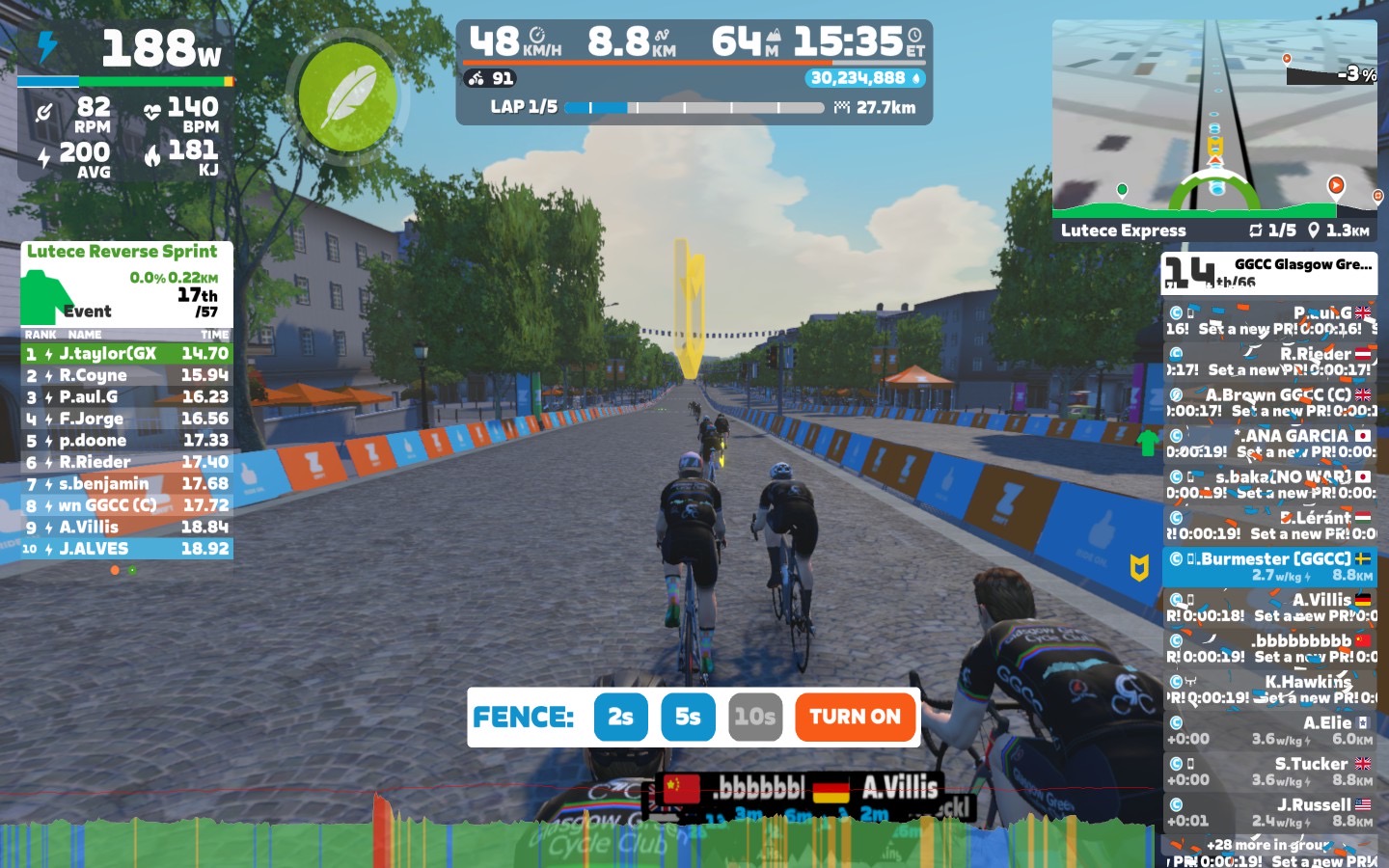The width and height of the screenshot is (1389, 868).
Task: Select R.Coyne in the sprint leaderboard
Action: point(126,375)
